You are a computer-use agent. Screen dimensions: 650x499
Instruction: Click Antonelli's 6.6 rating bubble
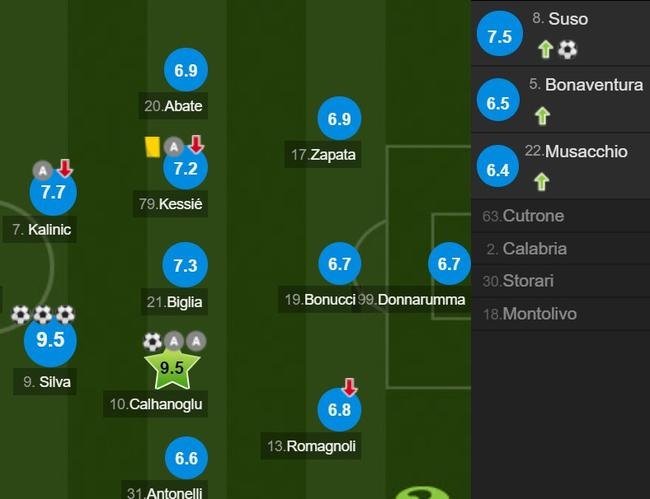point(186,459)
